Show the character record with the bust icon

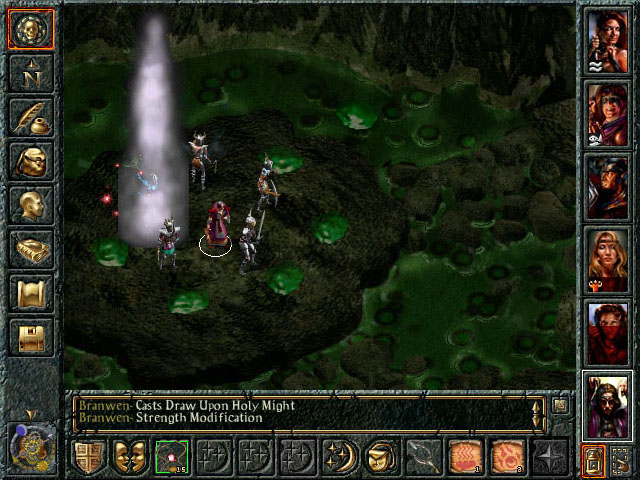(31, 205)
